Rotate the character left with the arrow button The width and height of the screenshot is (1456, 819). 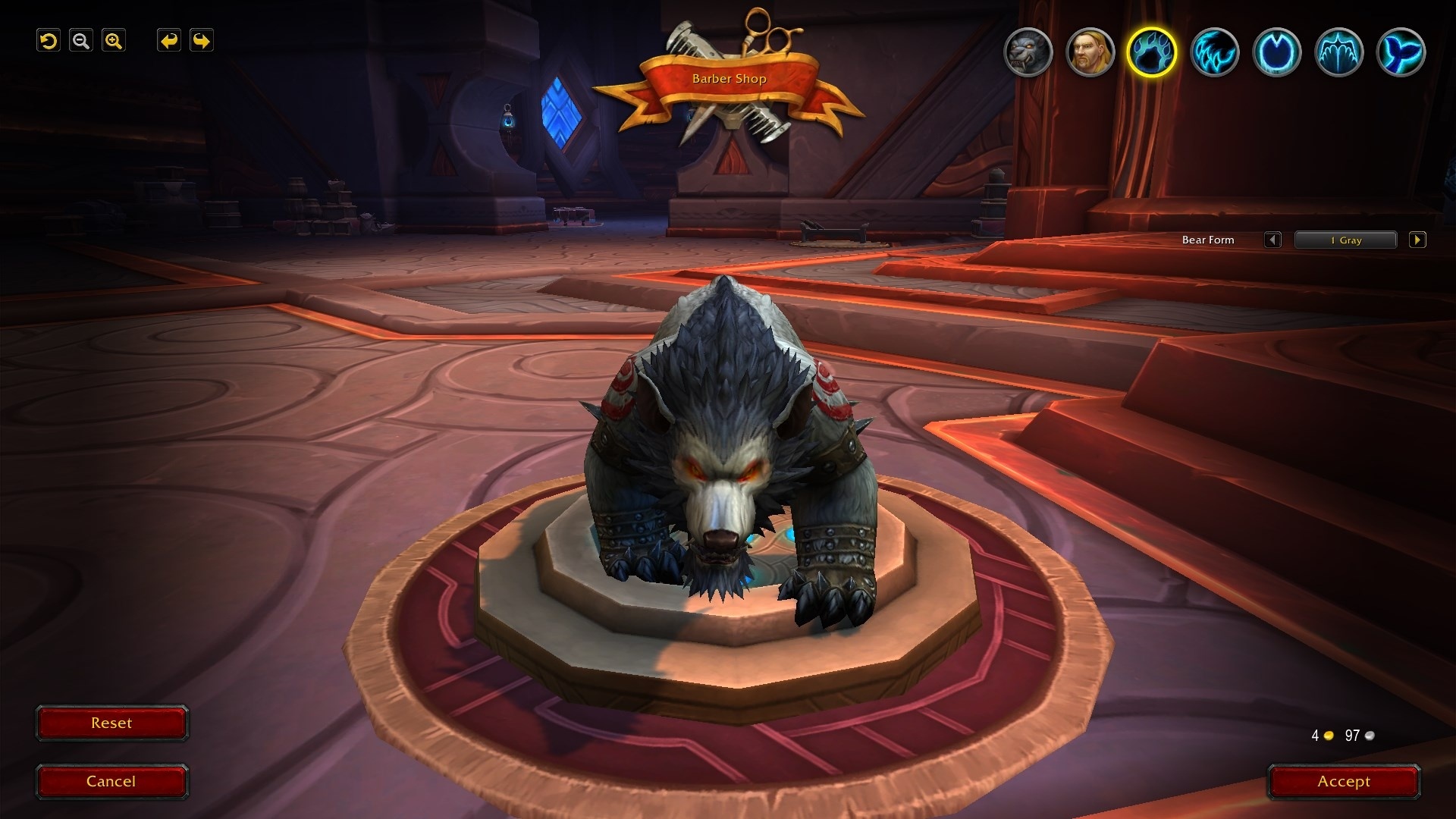pyautogui.click(x=169, y=41)
